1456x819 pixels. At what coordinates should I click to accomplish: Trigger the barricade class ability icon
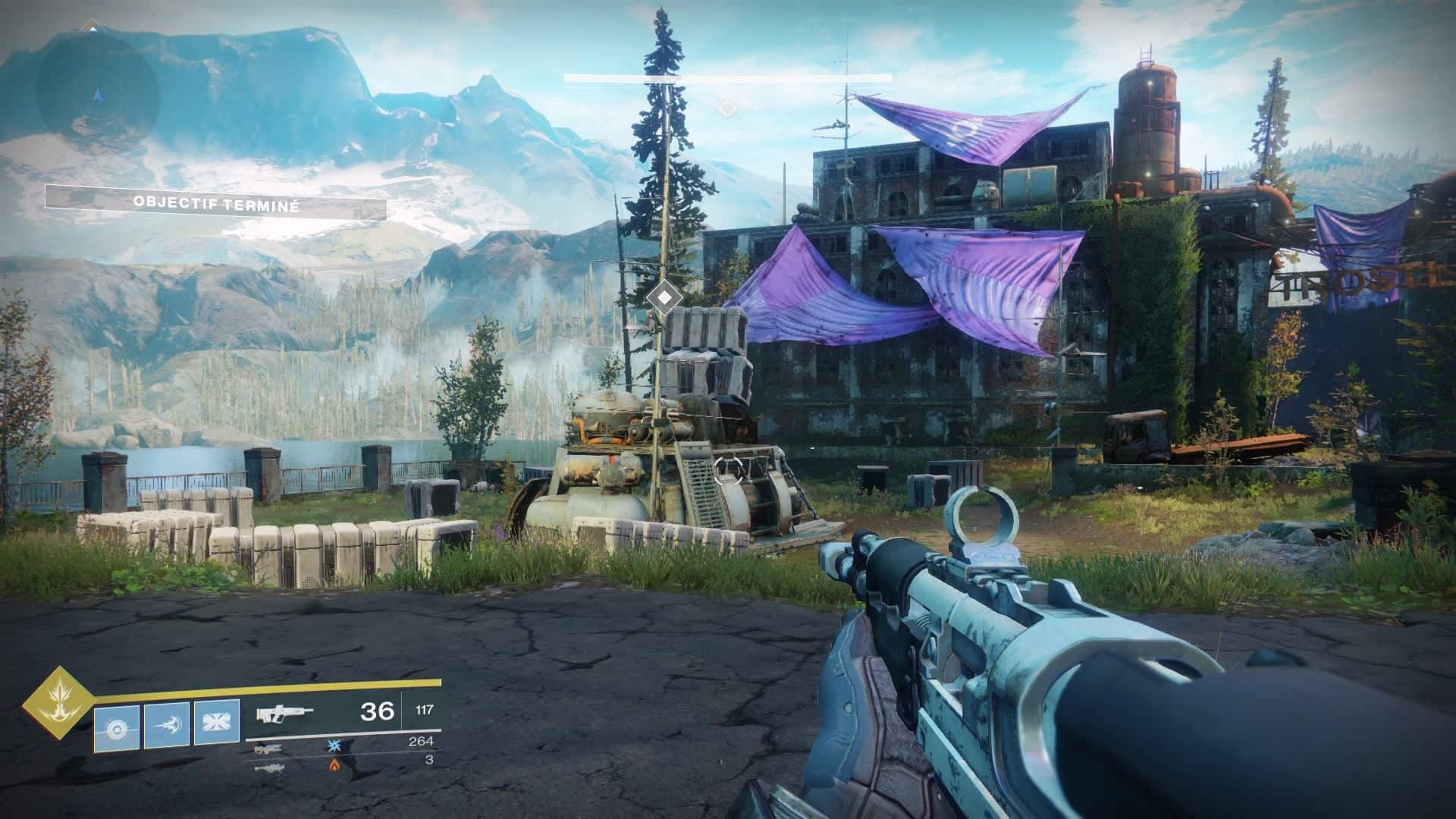coord(216,723)
